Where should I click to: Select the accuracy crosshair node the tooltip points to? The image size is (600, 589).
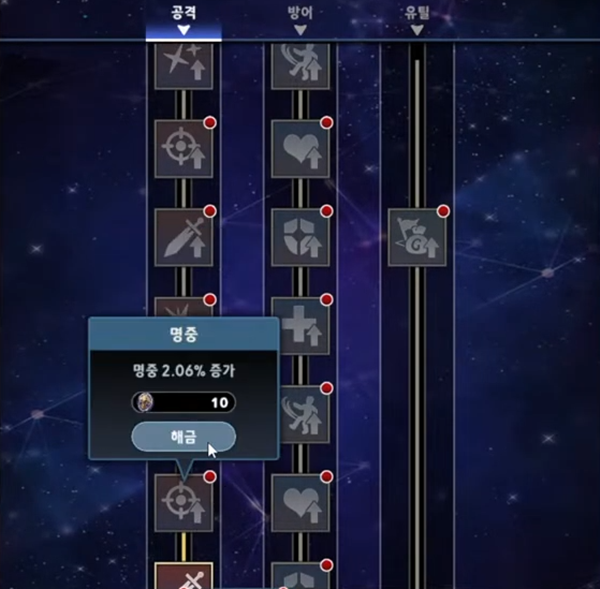click(184, 502)
